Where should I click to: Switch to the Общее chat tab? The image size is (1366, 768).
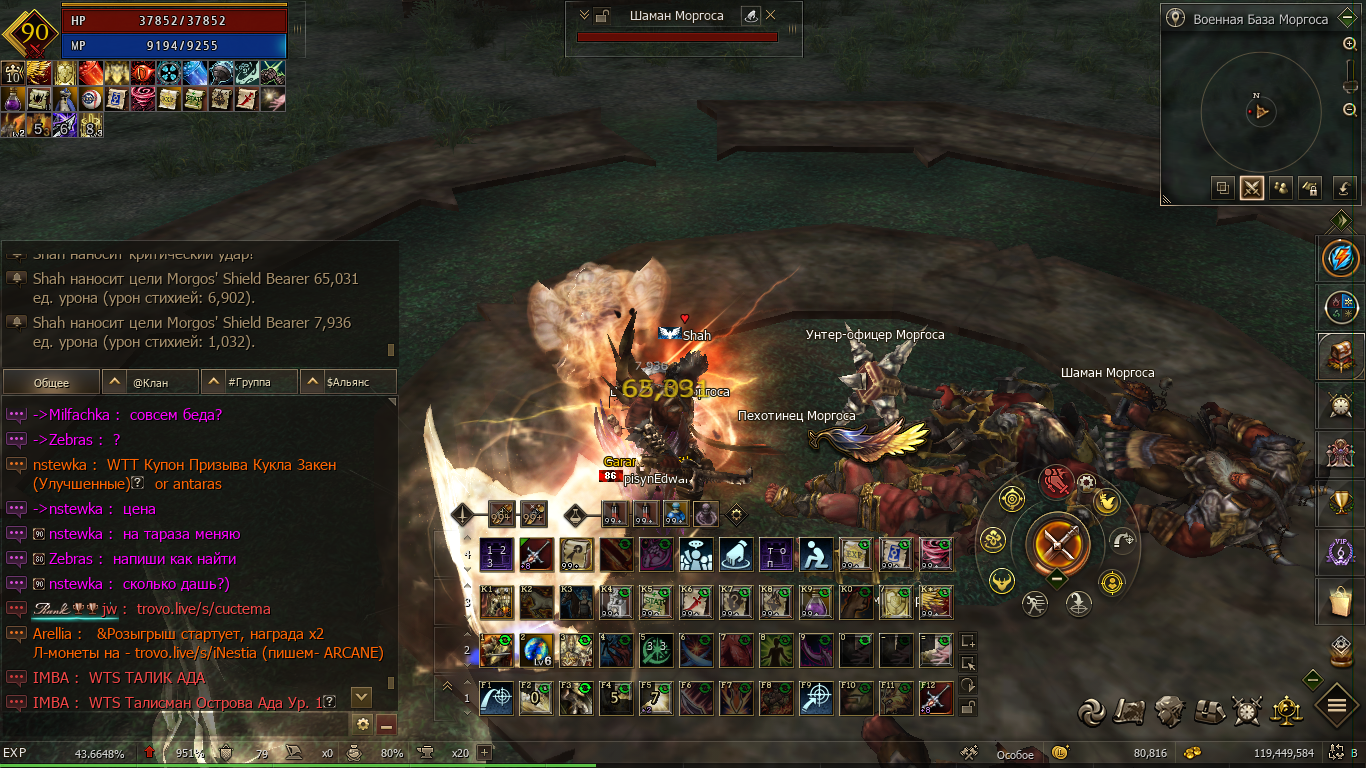click(51, 382)
